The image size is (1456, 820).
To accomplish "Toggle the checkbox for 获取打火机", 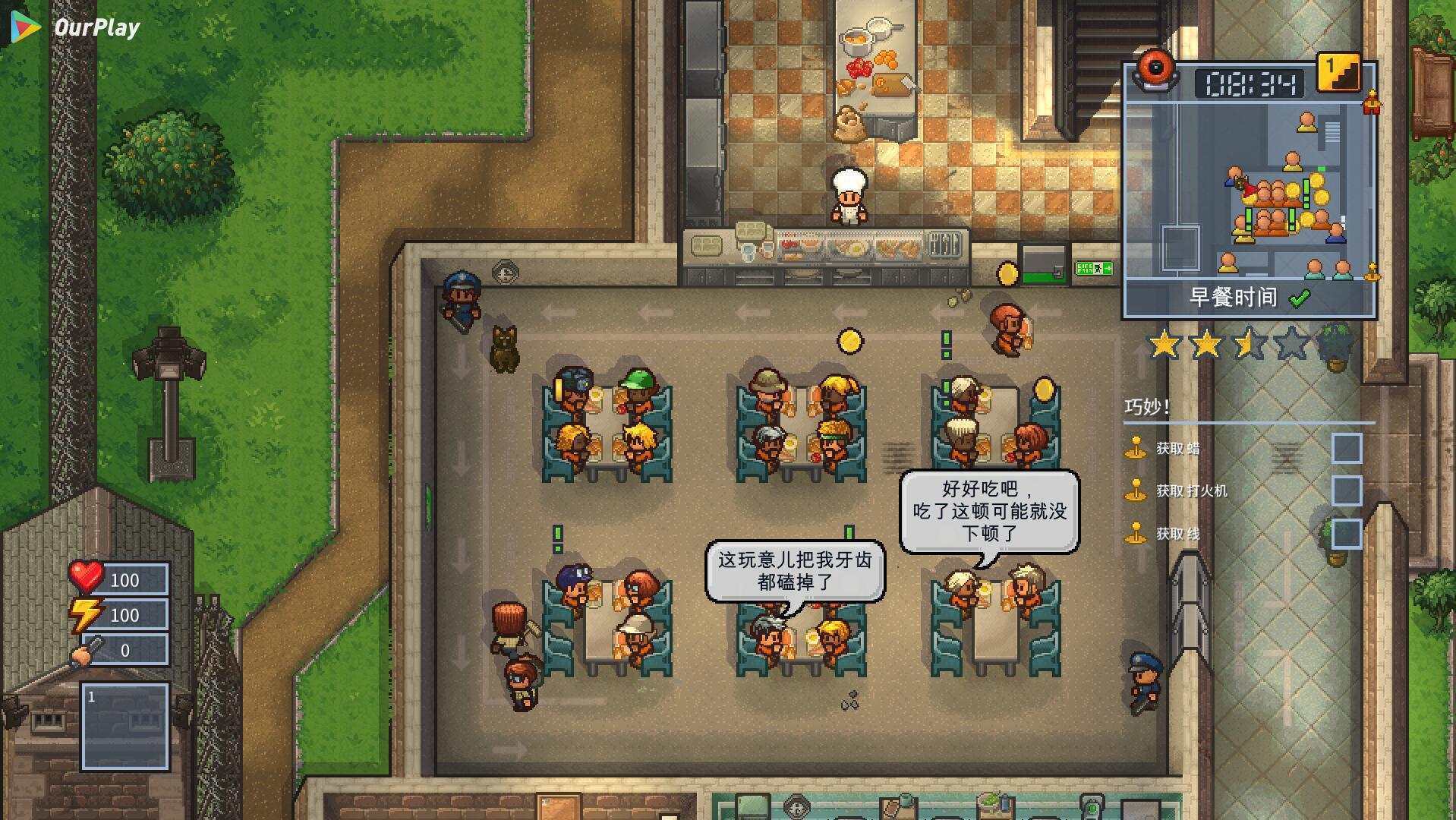I will coord(1346,490).
